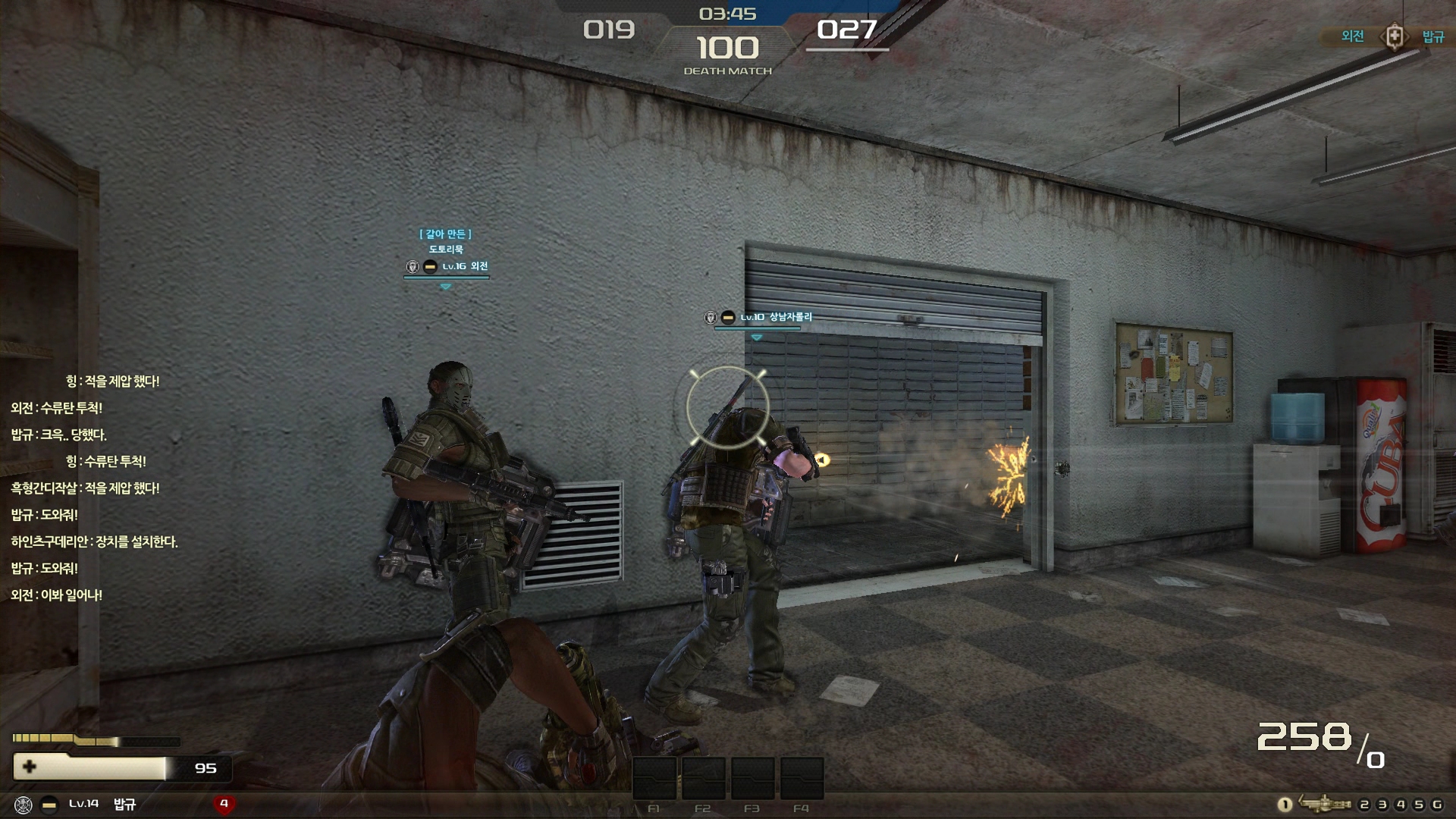Switch to weapon slot 5

1419,805
